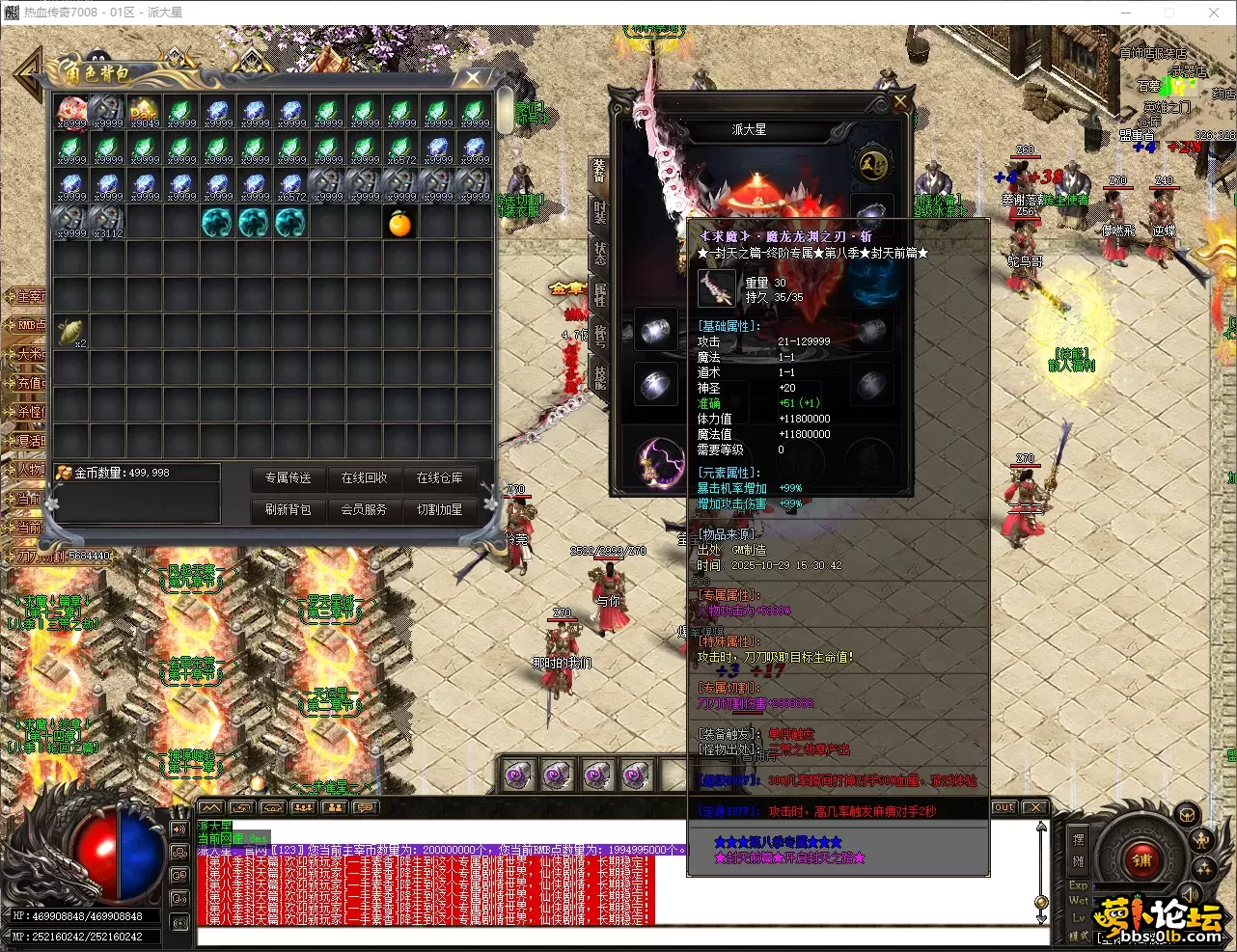Screen dimensions: 1237x952
Task: Open 会员服务 member services
Action: (364, 509)
